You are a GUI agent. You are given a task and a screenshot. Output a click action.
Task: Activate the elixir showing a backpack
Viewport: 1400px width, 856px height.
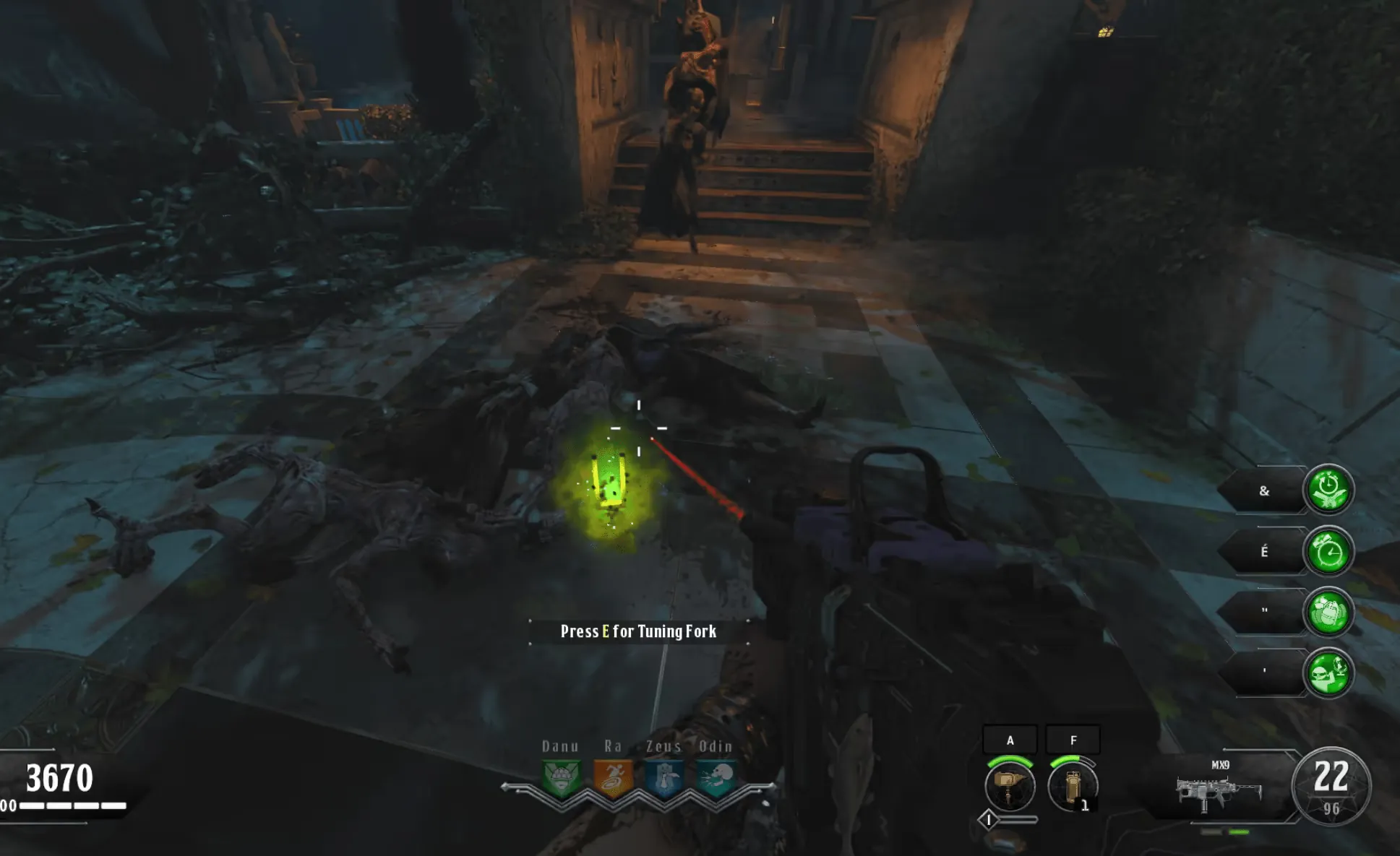point(1328,613)
